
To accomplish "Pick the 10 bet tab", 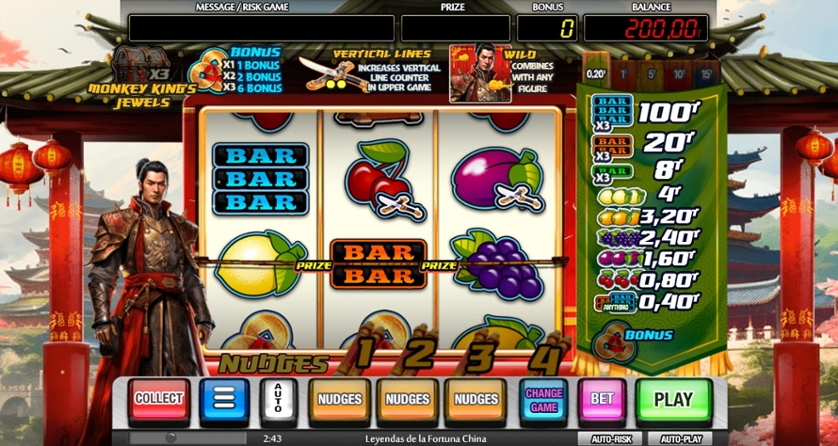I will pyautogui.click(x=679, y=72).
